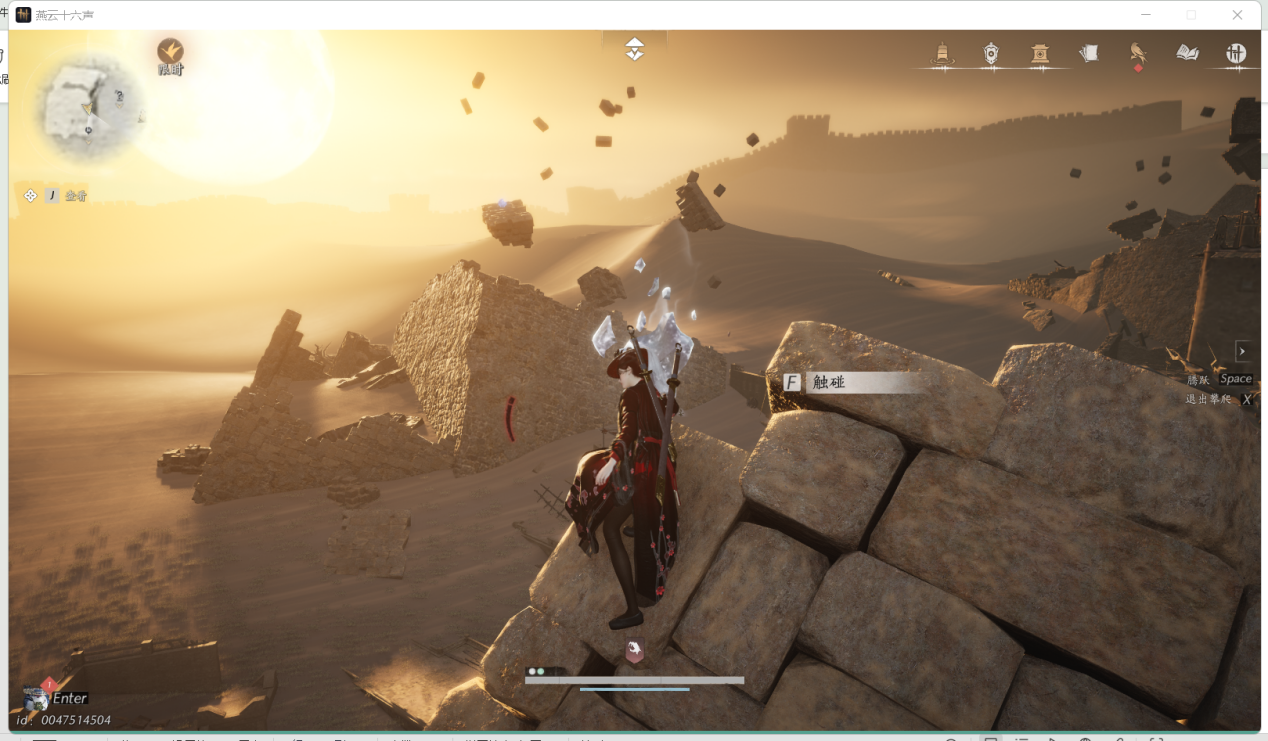Open the paper sheets icon

coord(1089,53)
